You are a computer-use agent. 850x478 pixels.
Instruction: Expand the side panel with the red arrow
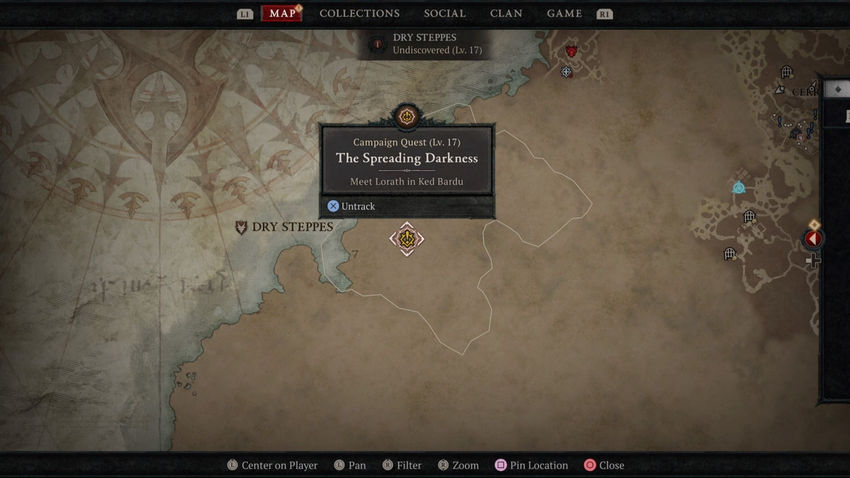coord(813,239)
